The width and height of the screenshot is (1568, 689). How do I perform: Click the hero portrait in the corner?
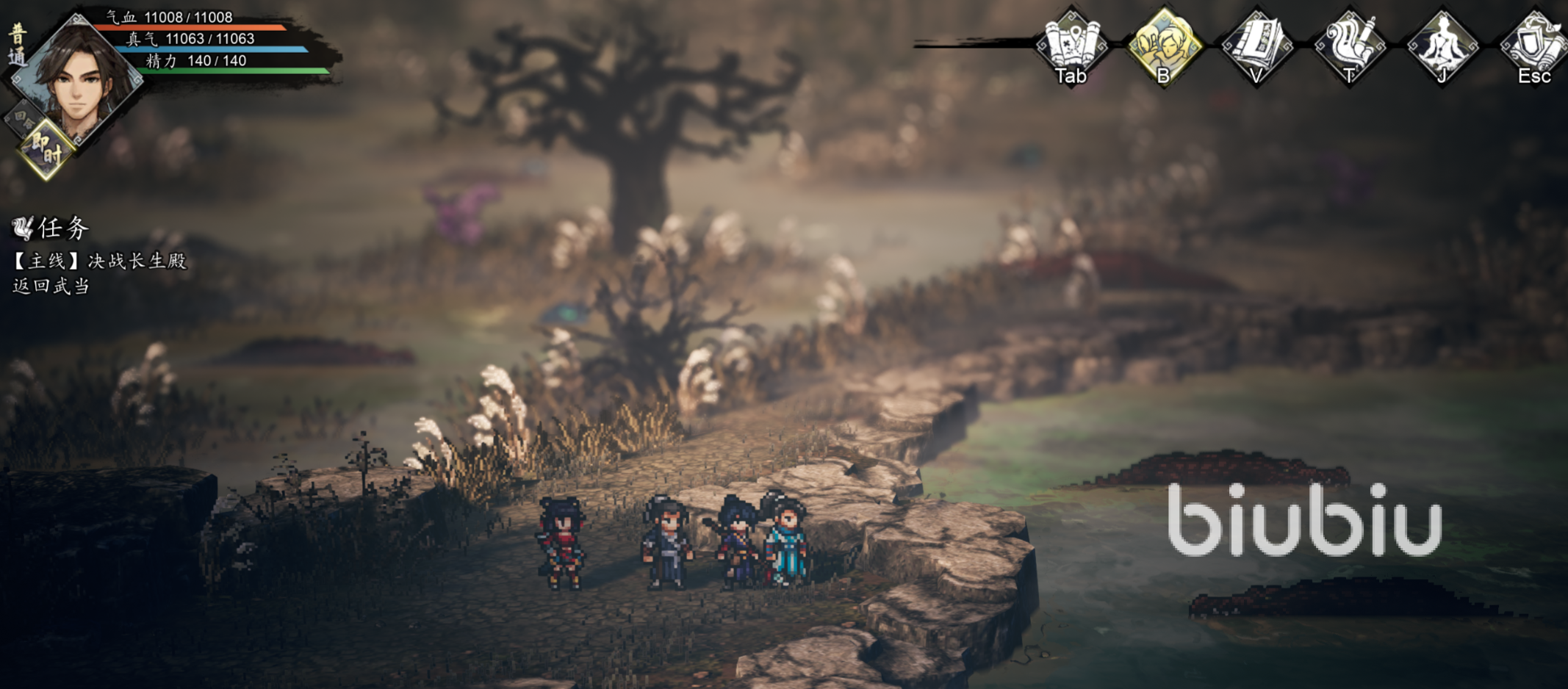click(x=77, y=77)
